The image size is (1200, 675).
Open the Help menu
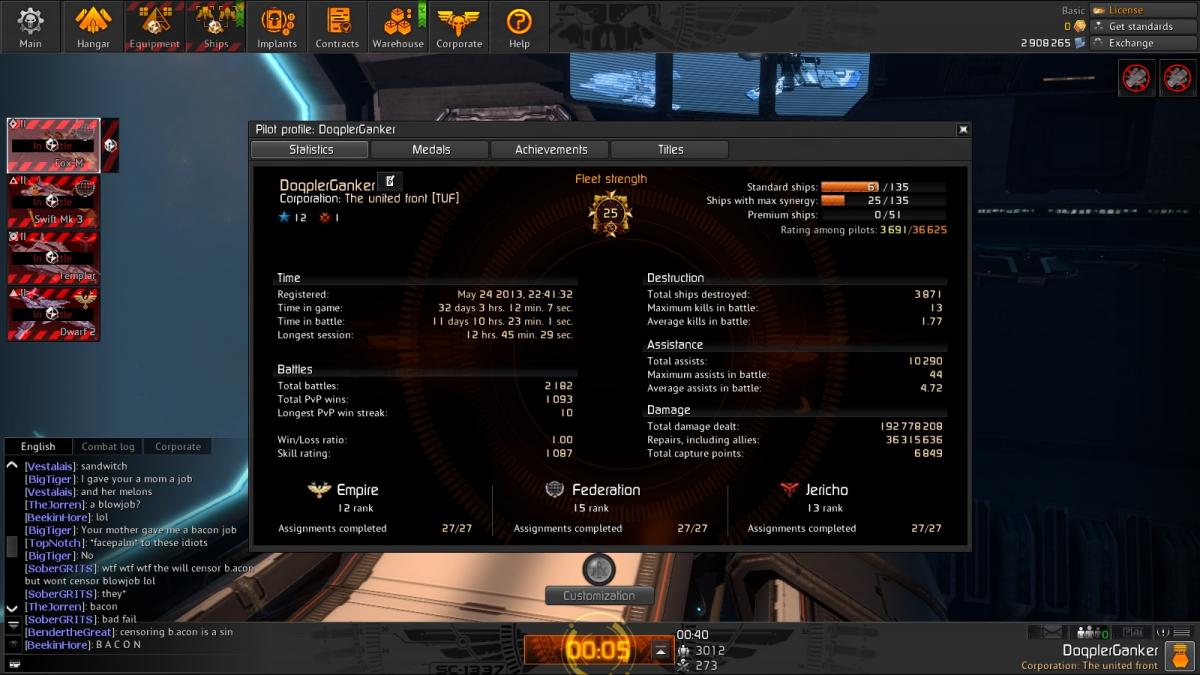pos(519,26)
